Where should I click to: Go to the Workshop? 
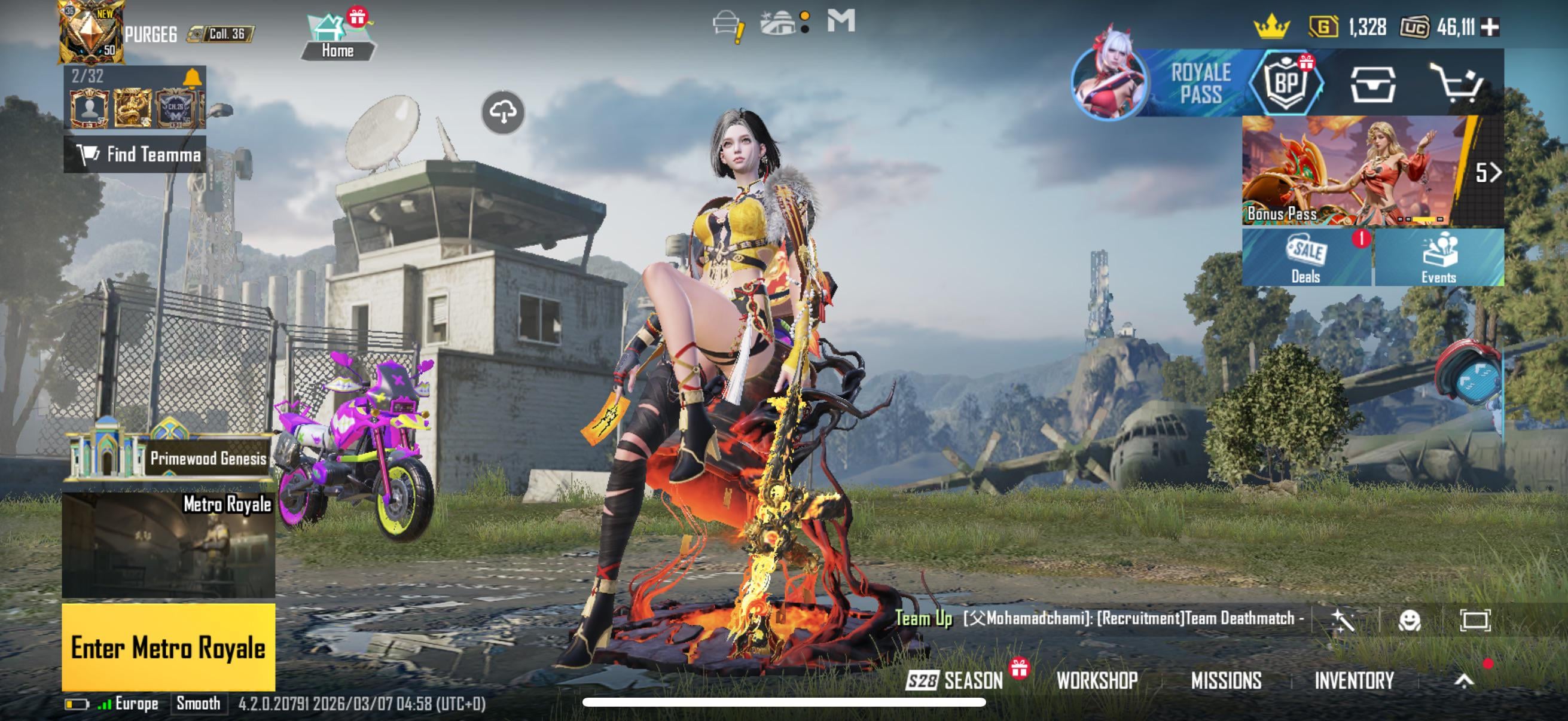(1097, 680)
